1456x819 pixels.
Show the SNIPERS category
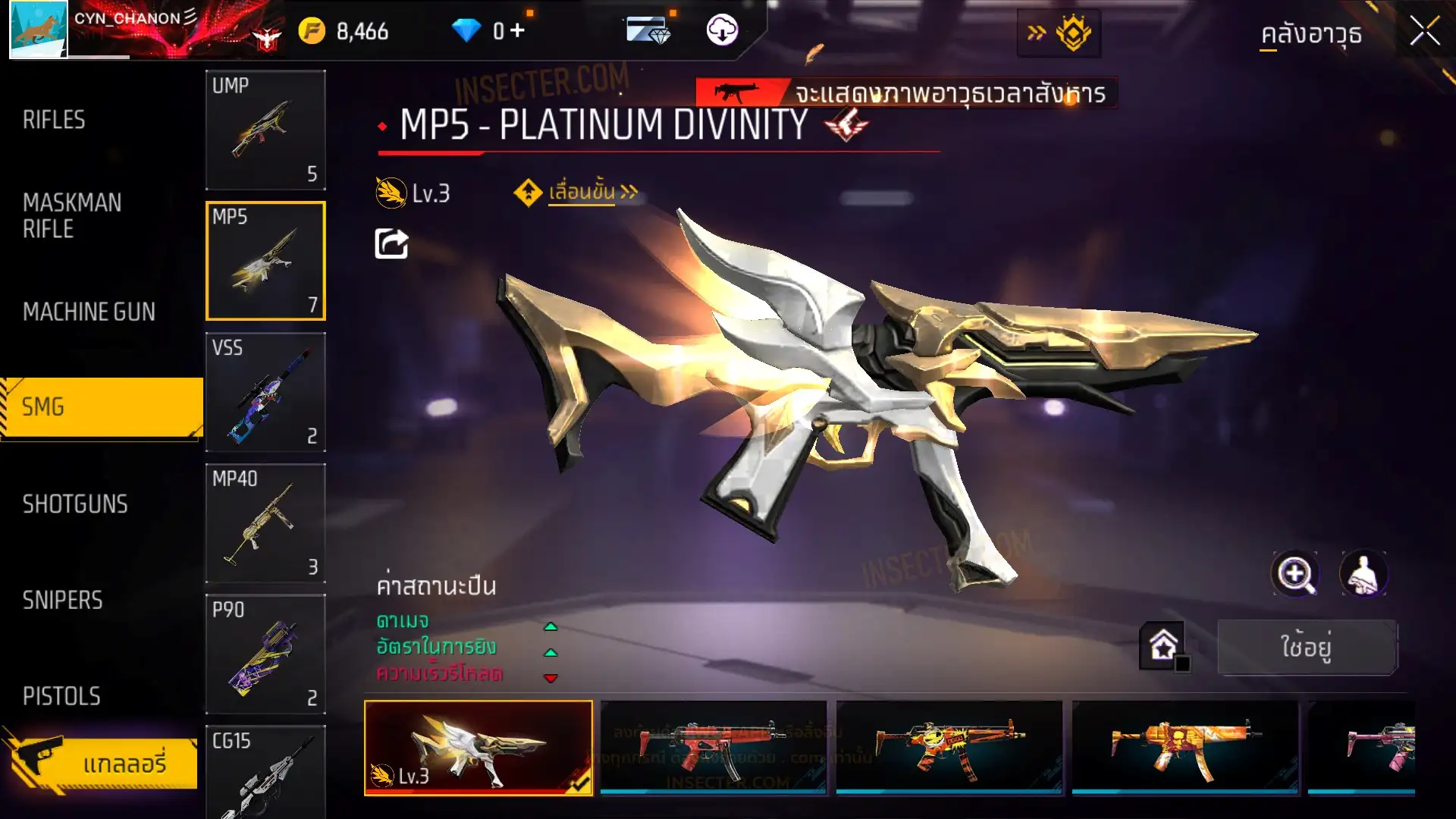click(62, 601)
